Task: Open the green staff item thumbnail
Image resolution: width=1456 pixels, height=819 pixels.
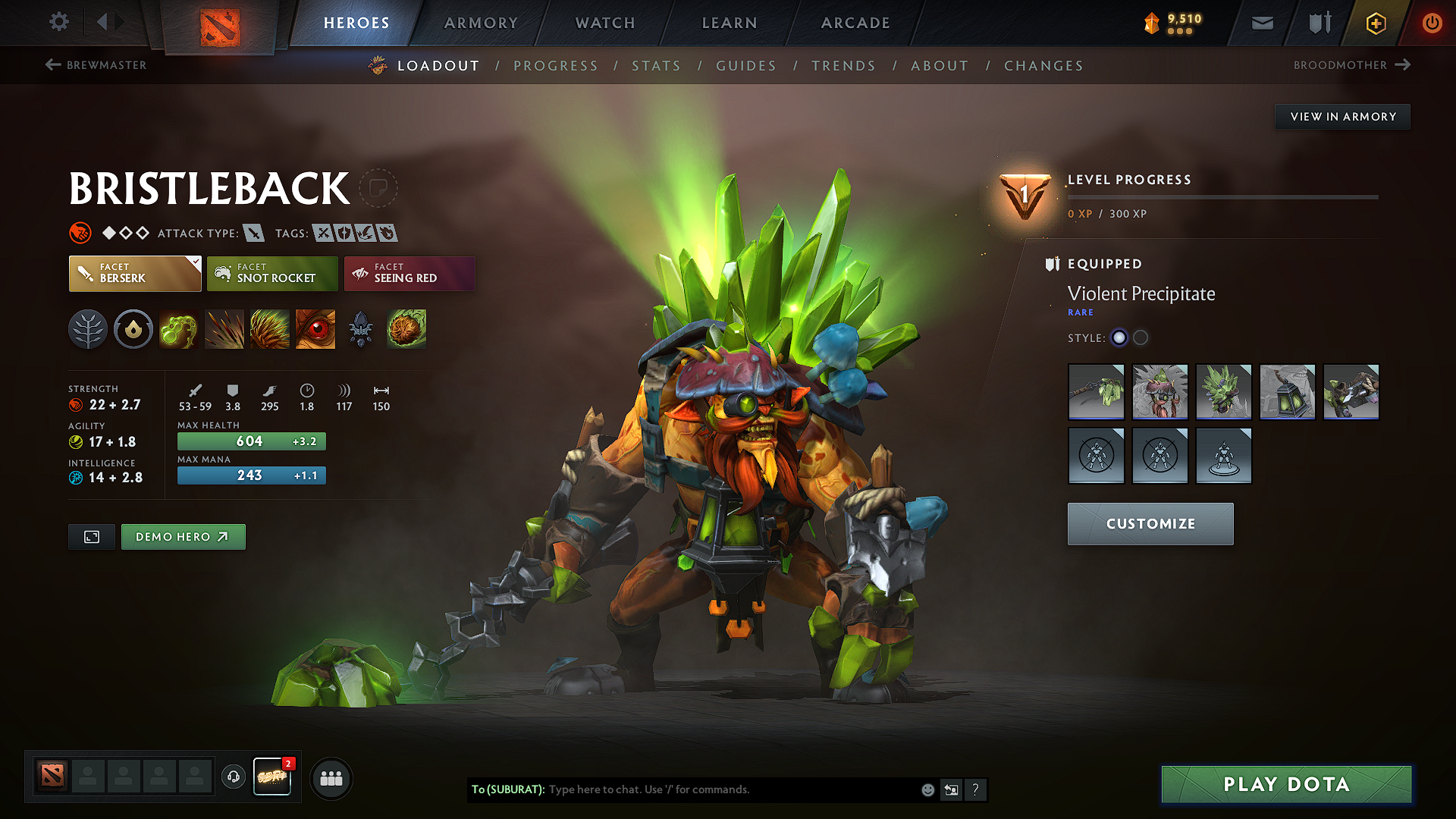Action: (1096, 392)
